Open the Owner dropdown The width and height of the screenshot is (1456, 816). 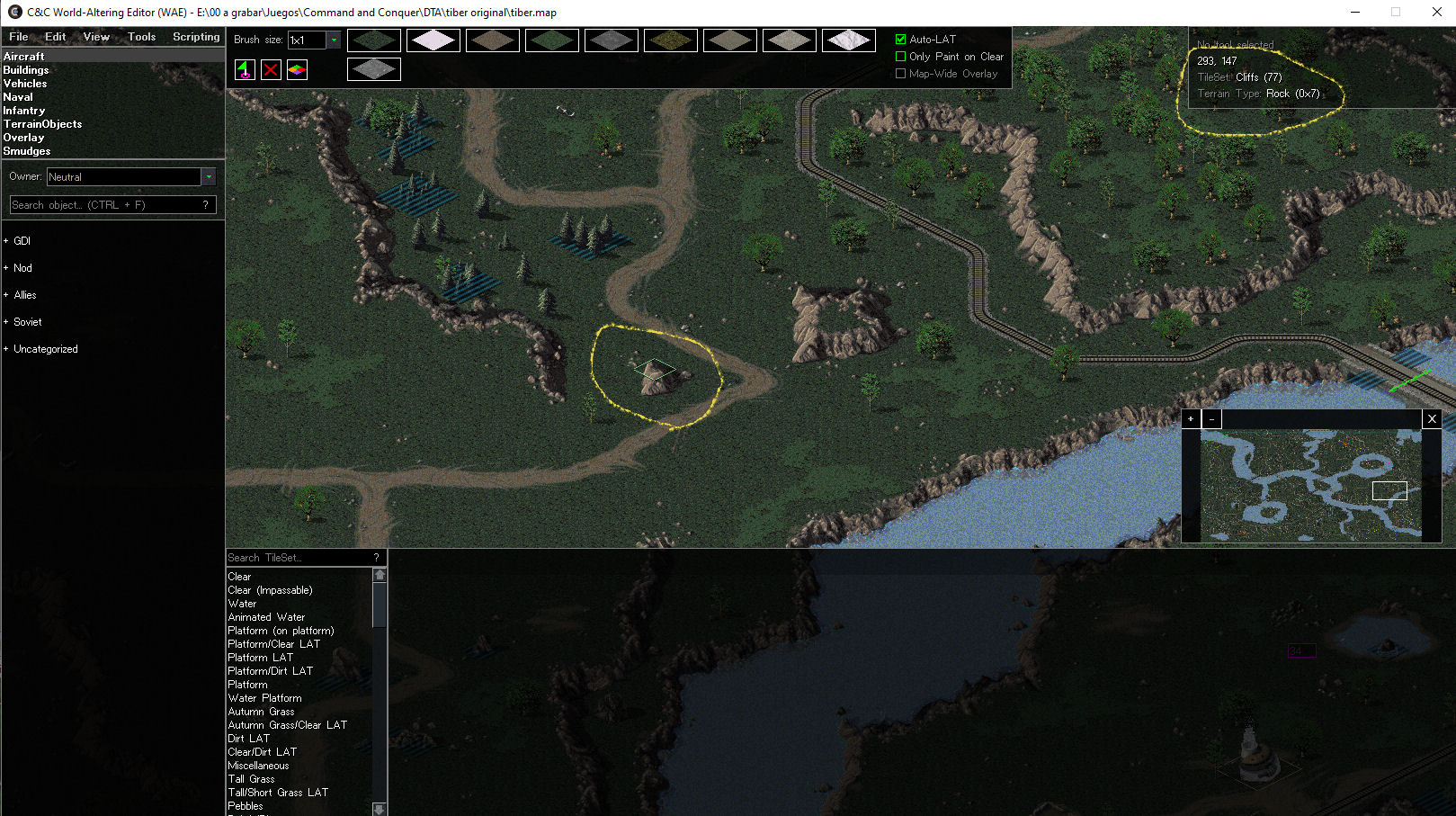tap(209, 177)
